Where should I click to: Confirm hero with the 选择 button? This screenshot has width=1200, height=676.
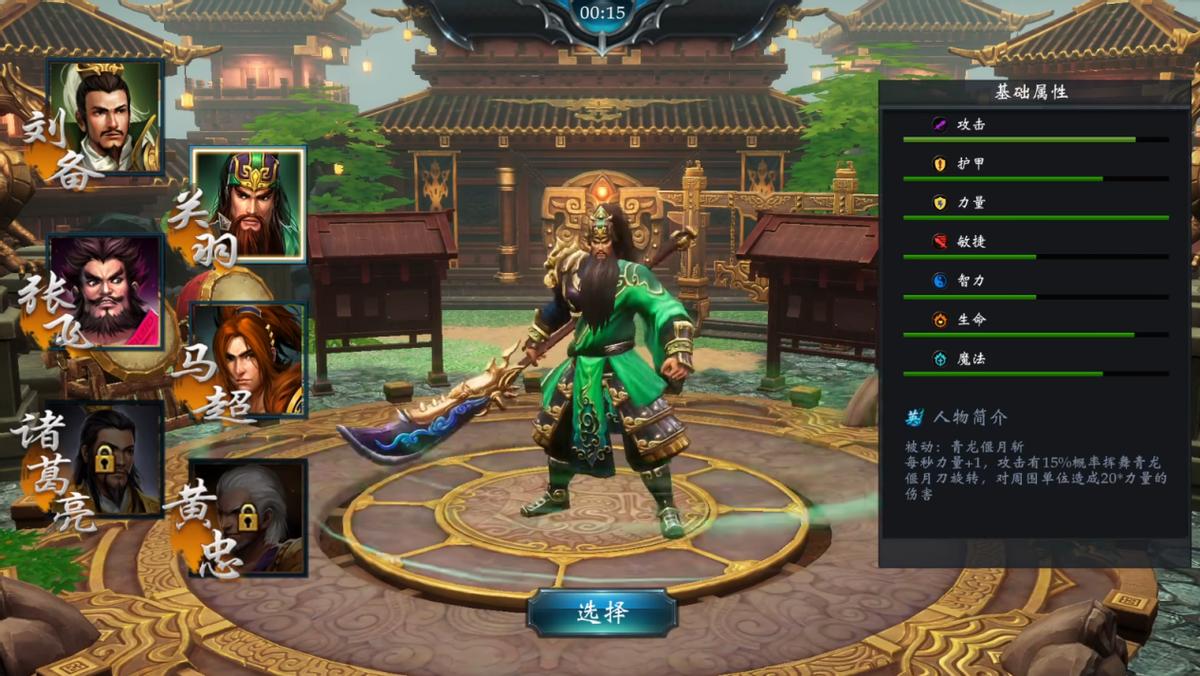click(602, 612)
